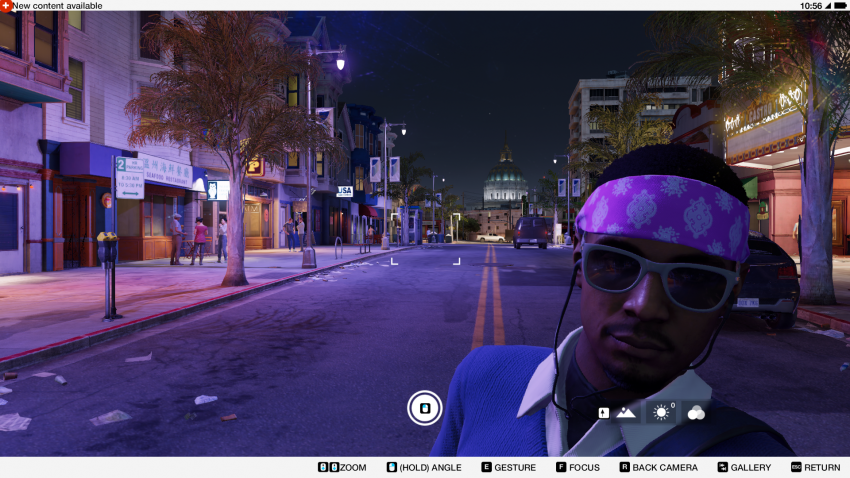Open the photo Gallery

click(x=744, y=467)
